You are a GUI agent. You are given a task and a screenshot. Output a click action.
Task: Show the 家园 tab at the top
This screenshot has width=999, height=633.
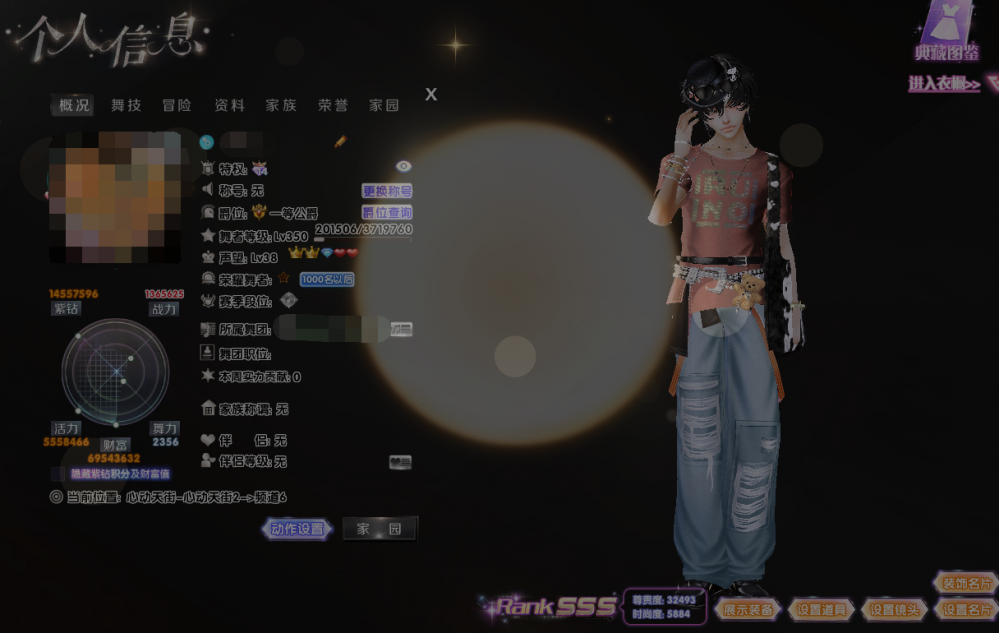click(384, 105)
